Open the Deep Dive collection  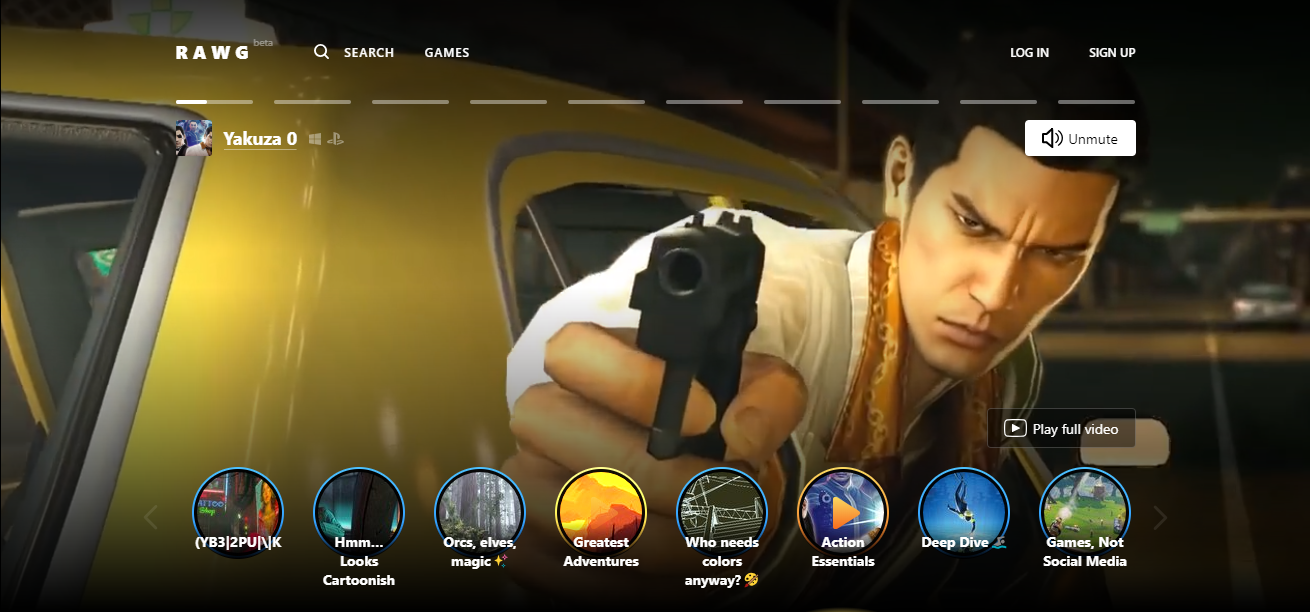[964, 513]
